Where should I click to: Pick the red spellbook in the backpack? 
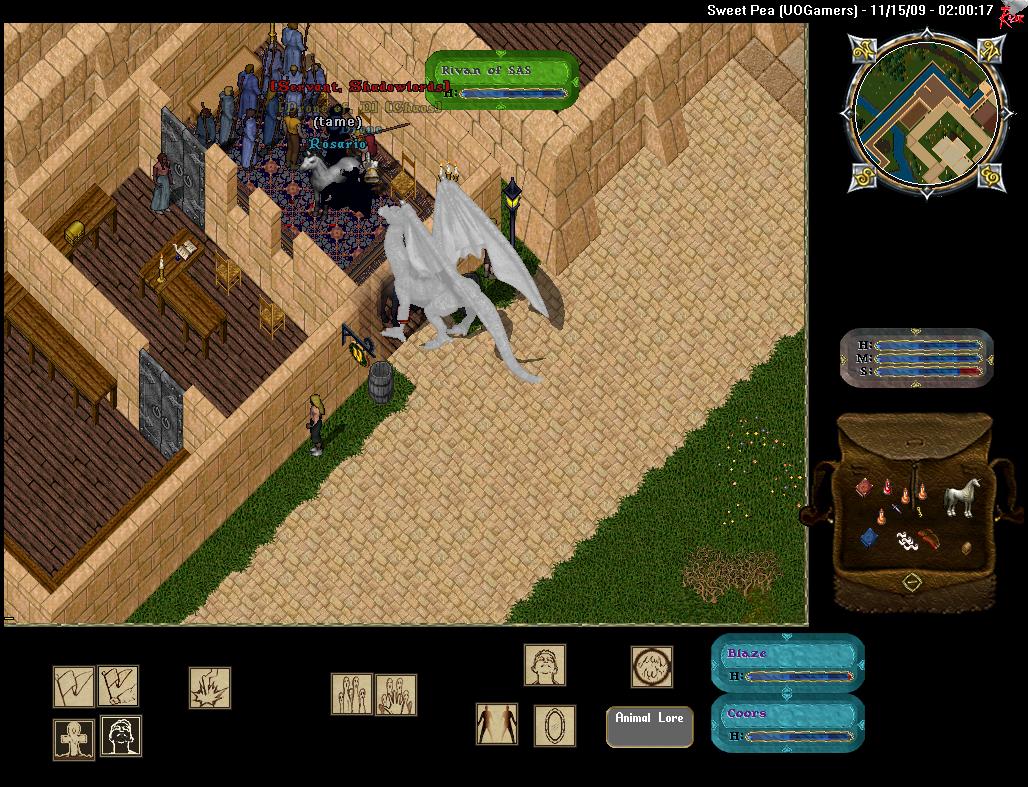pyautogui.click(x=864, y=487)
